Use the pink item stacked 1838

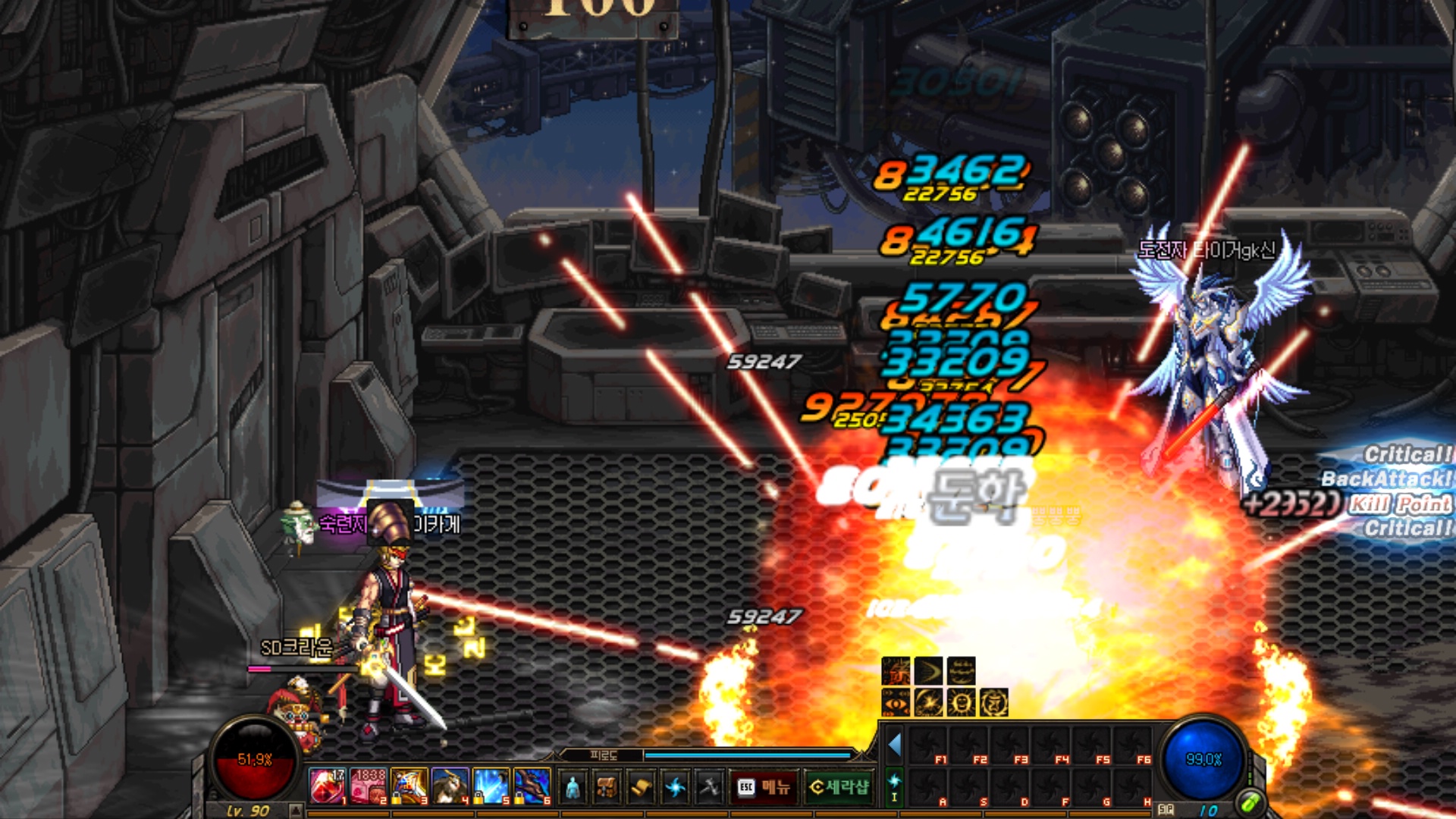[x=369, y=786]
